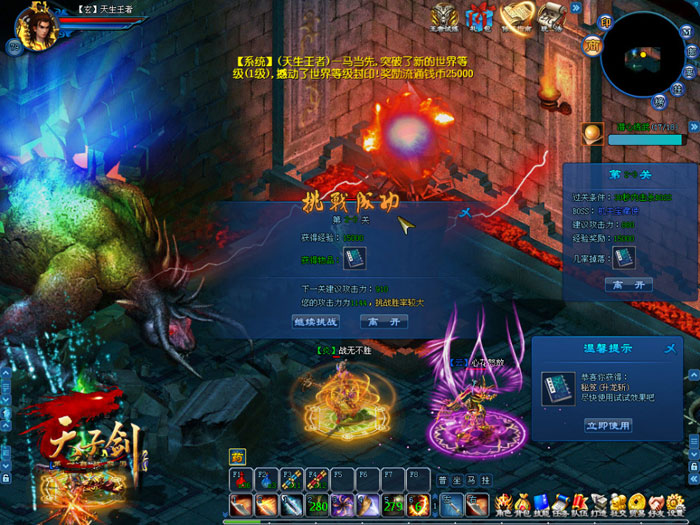Open the 药 potion button above the hotbar
The width and height of the screenshot is (700, 525).
pyautogui.click(x=237, y=455)
